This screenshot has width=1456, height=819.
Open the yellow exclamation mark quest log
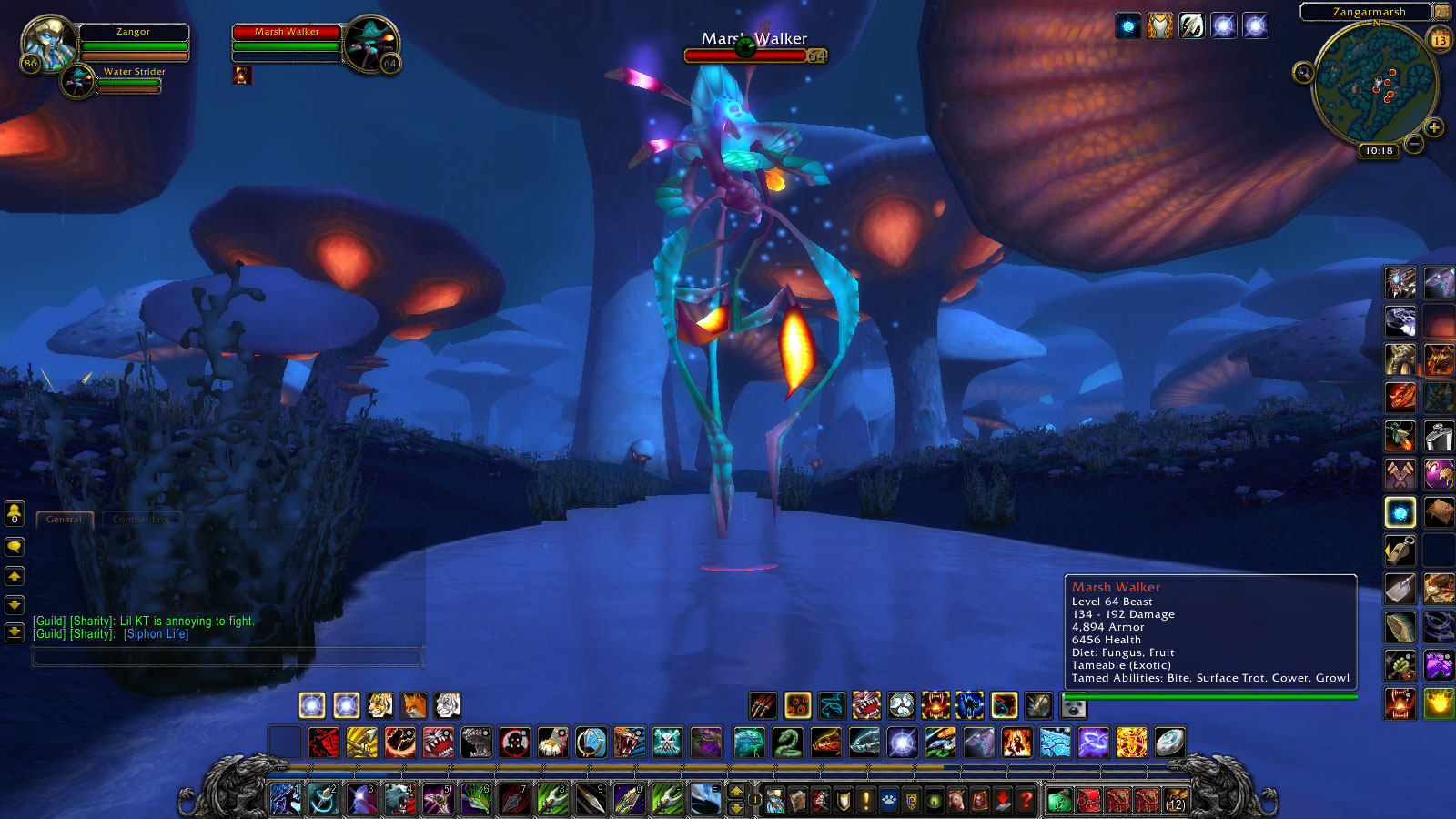point(866,800)
